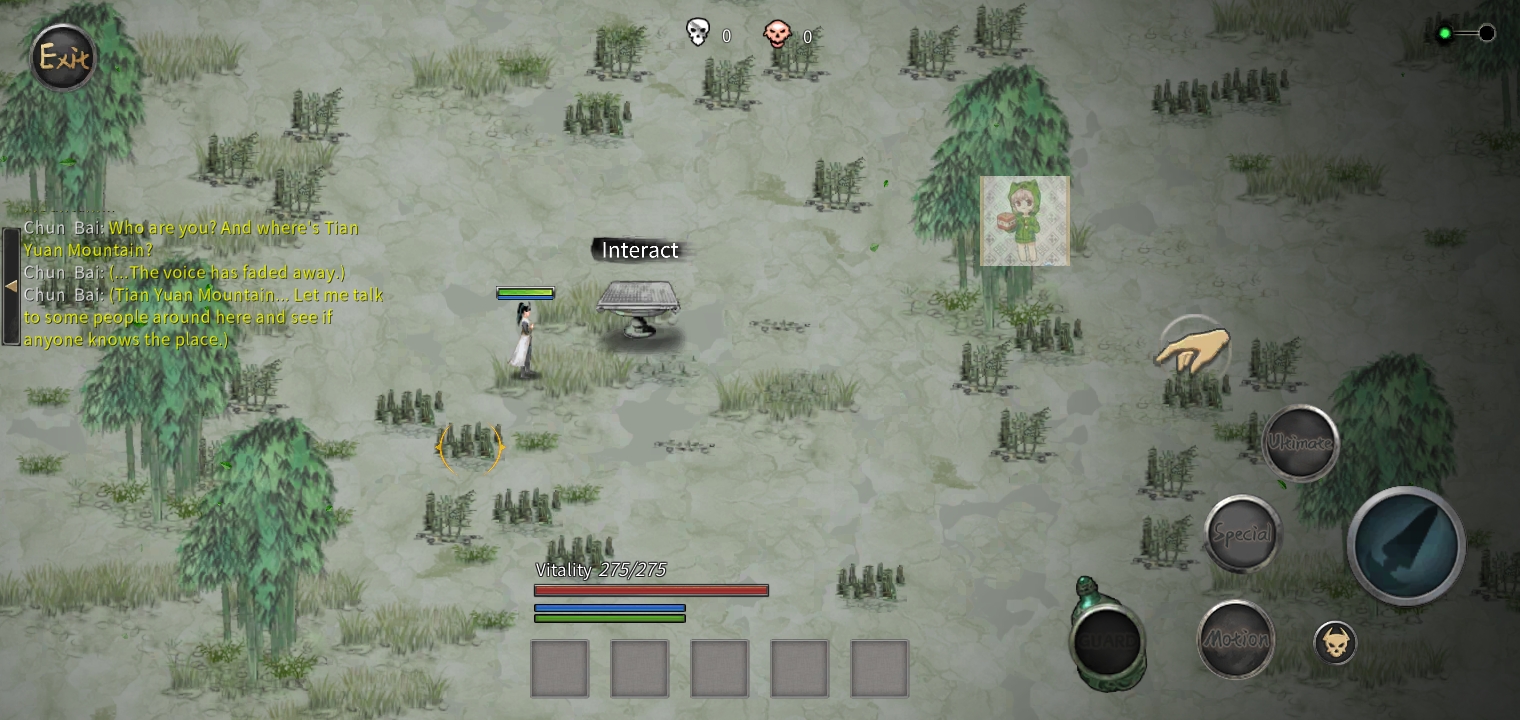The image size is (1520, 720).
Task: Tap the Interact prompt above the table
Action: click(639, 250)
